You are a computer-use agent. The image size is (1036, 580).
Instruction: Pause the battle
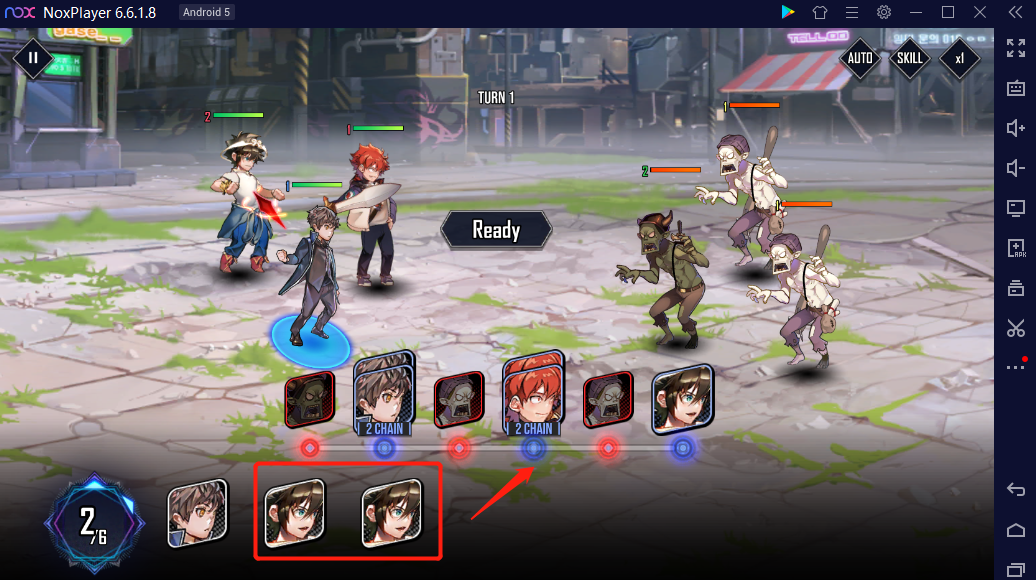click(x=33, y=58)
